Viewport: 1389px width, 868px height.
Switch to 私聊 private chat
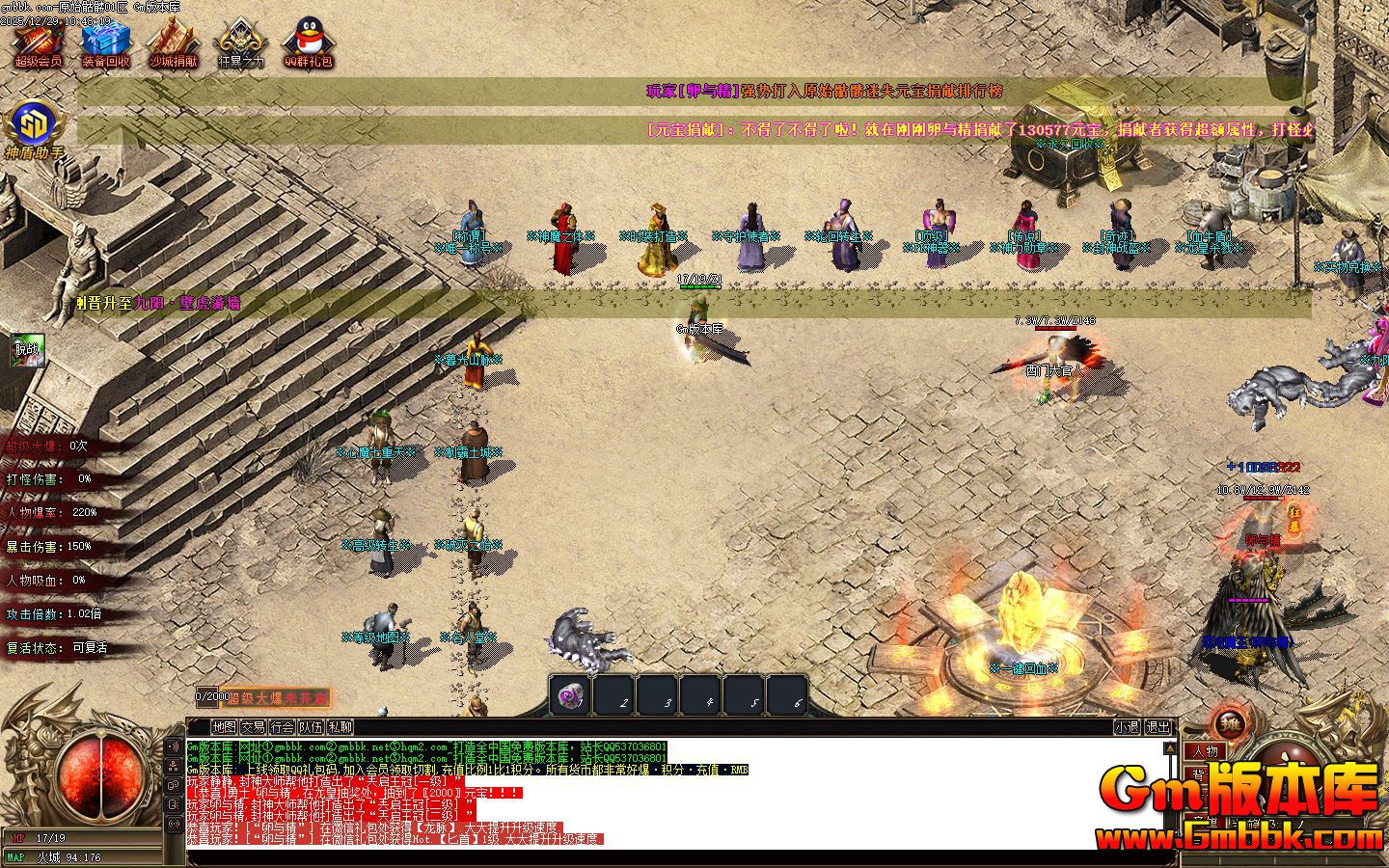pyautogui.click(x=340, y=727)
